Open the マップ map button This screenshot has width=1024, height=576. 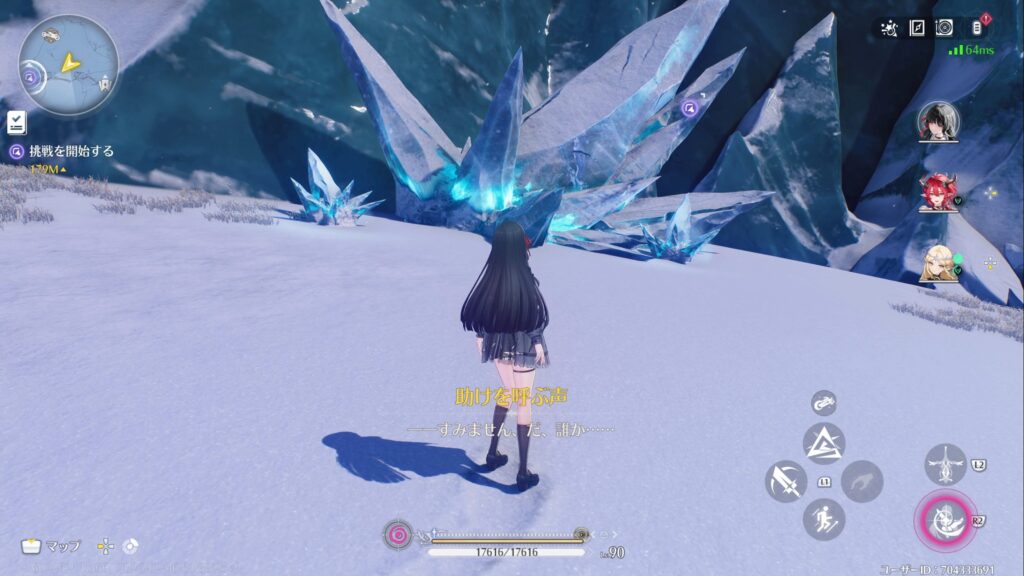(52, 546)
